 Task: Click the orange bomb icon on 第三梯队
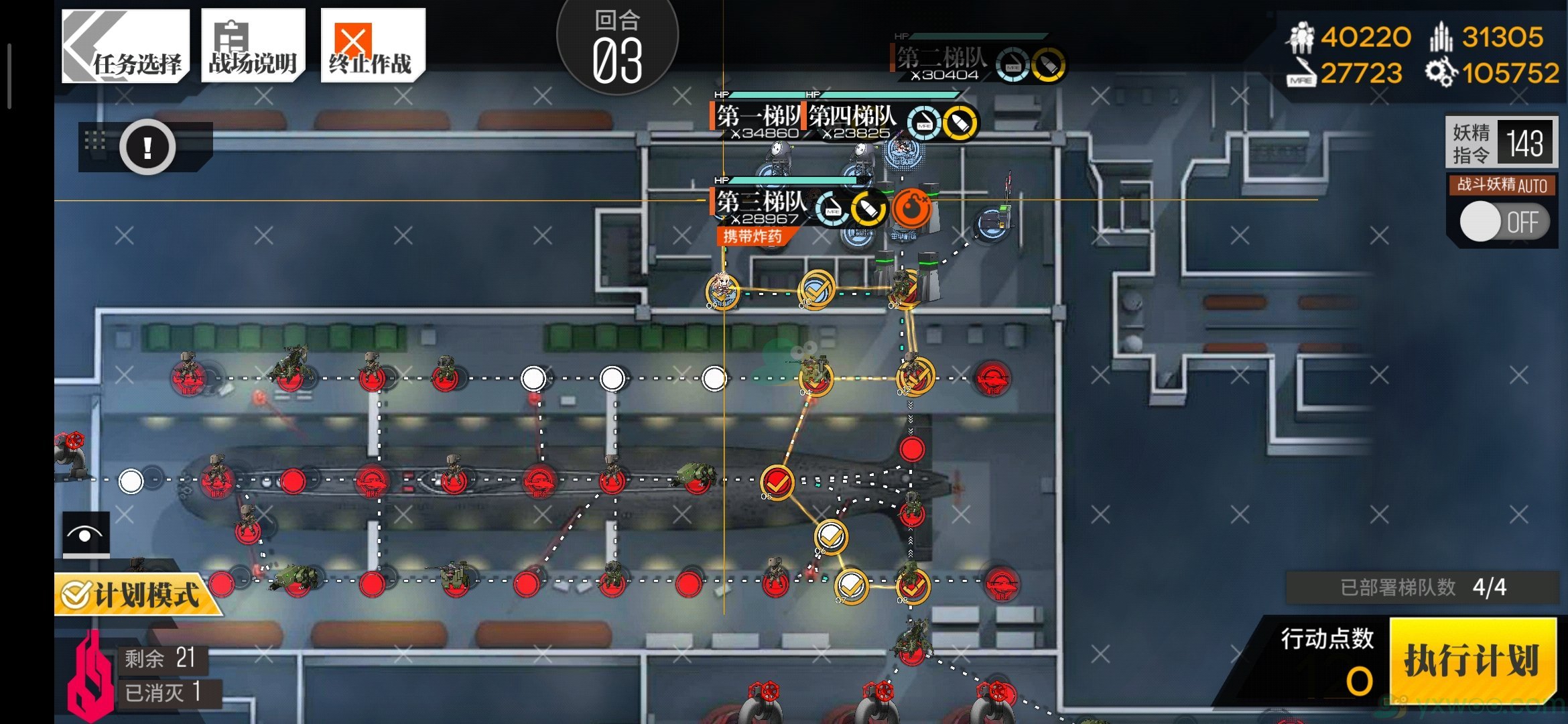point(911,208)
